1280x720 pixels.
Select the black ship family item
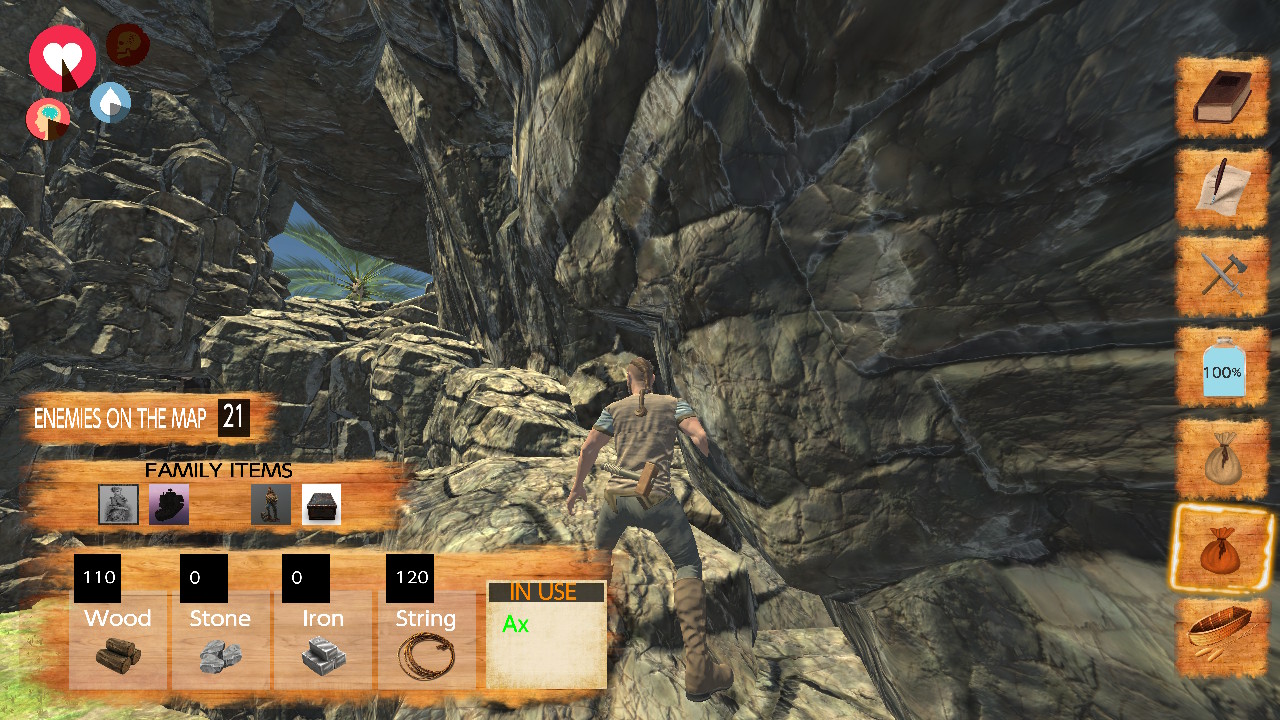[x=168, y=504]
